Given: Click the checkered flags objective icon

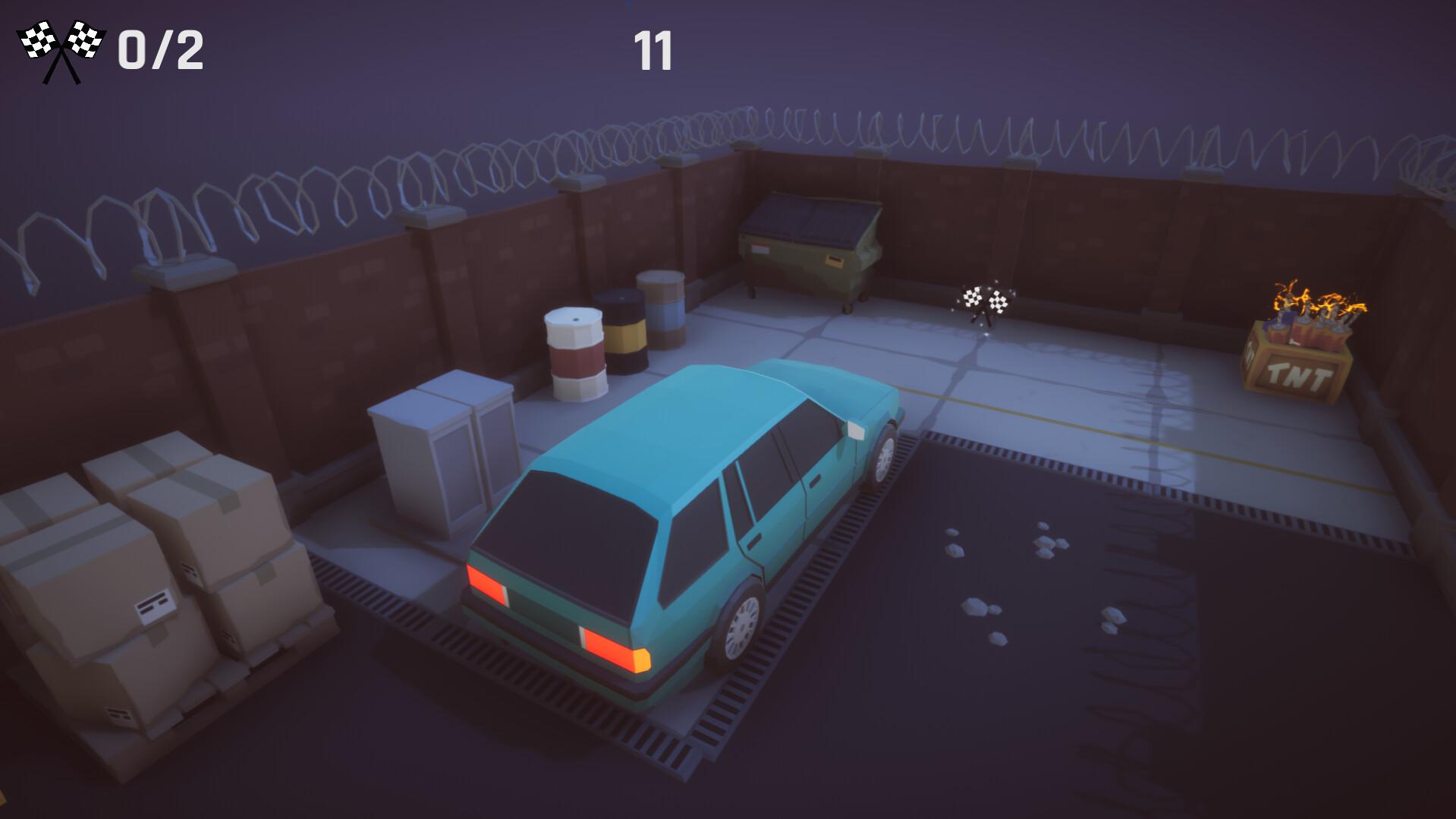Looking at the screenshot, I should point(61,50).
